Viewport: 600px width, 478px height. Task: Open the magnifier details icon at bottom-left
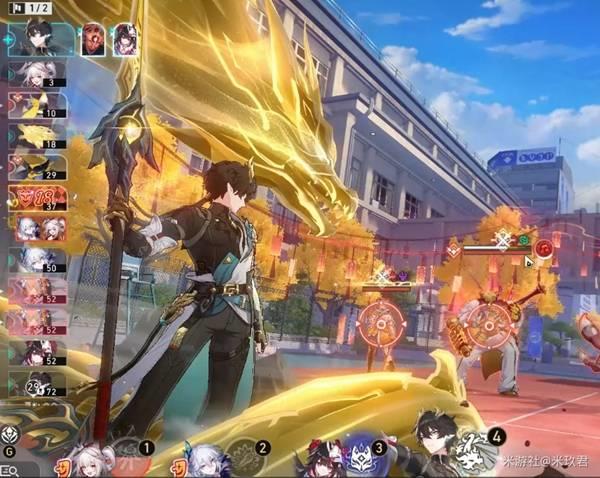10,469
